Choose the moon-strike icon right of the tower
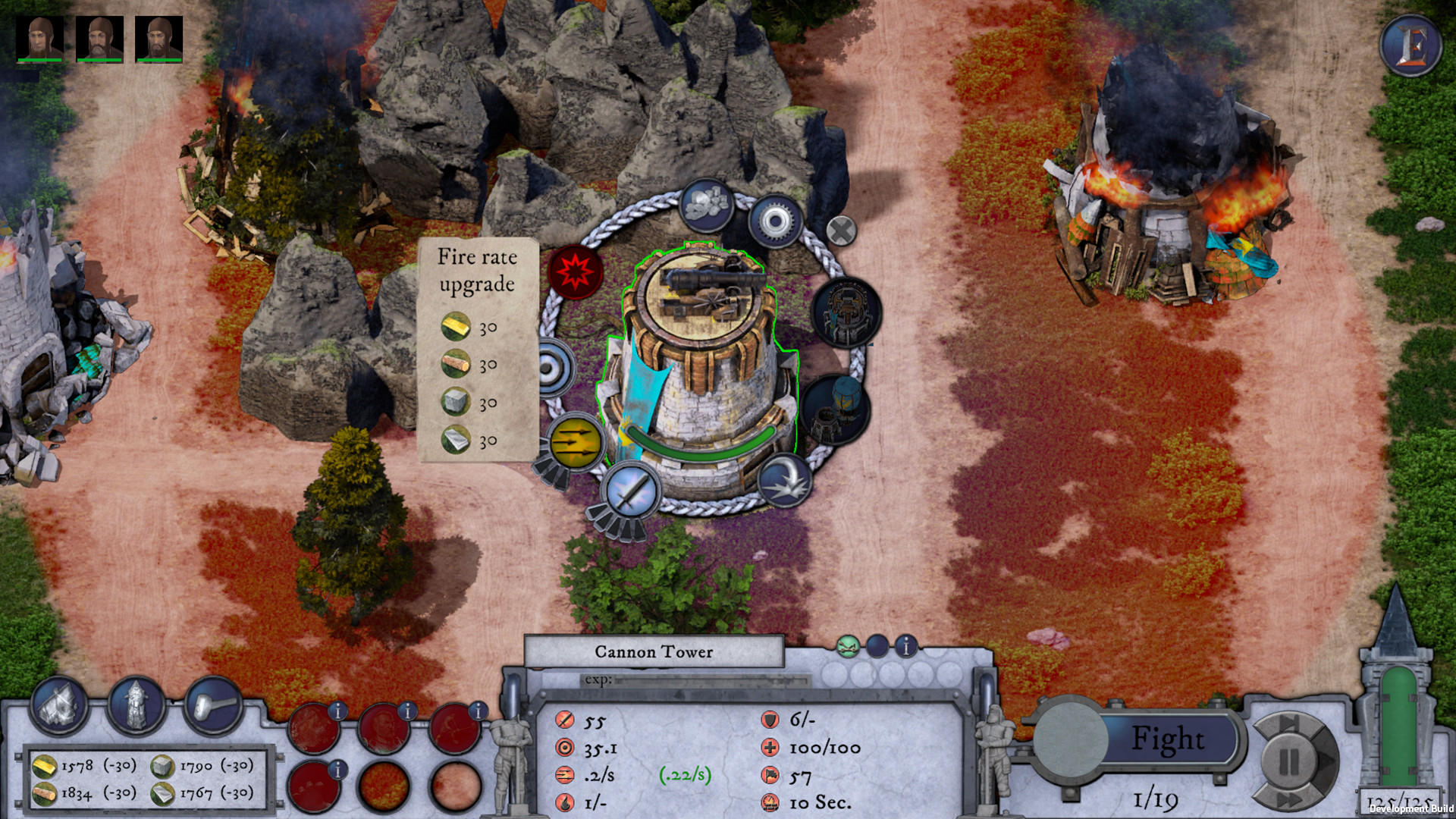 tap(786, 479)
